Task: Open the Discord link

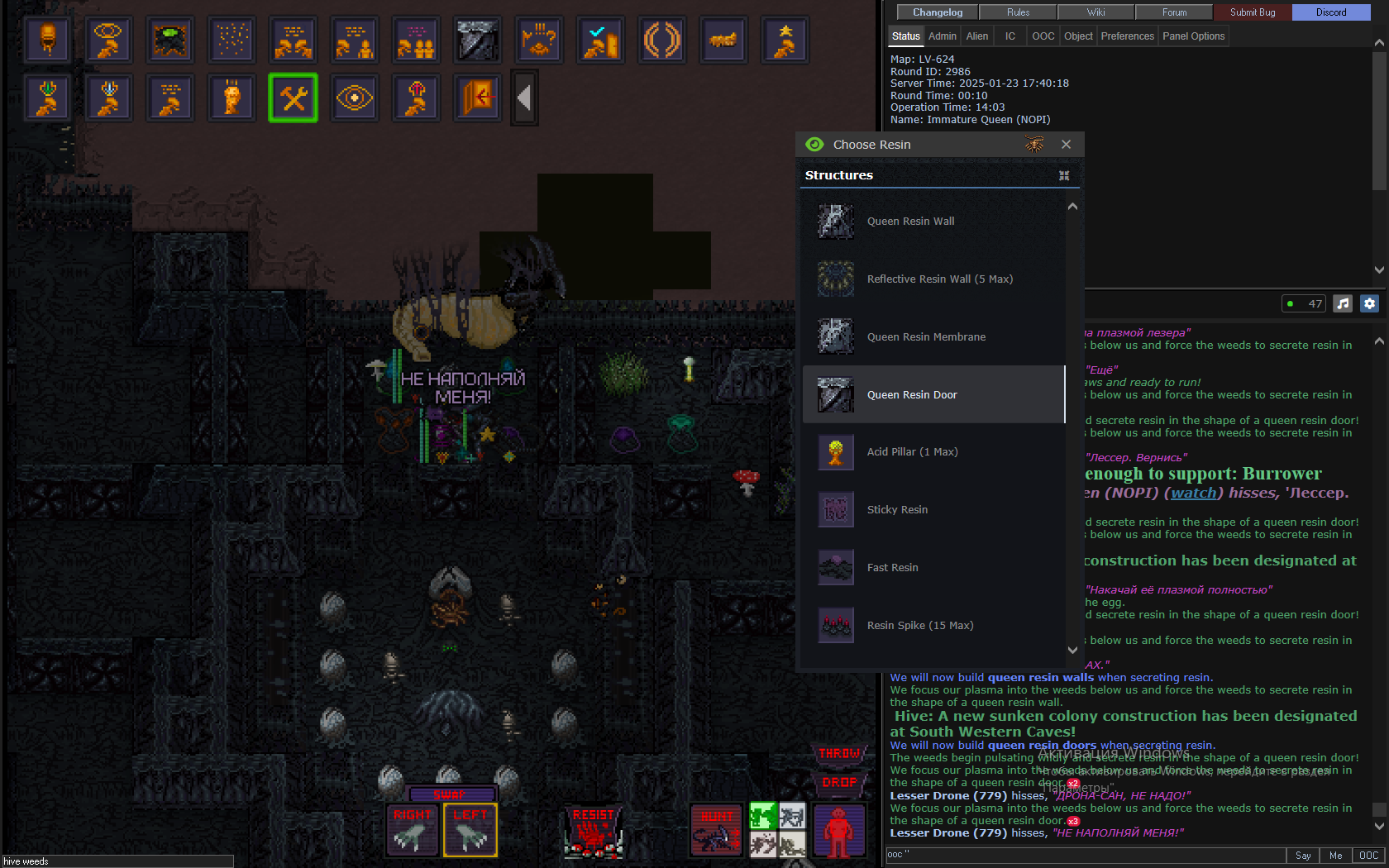Action: (x=1330, y=12)
